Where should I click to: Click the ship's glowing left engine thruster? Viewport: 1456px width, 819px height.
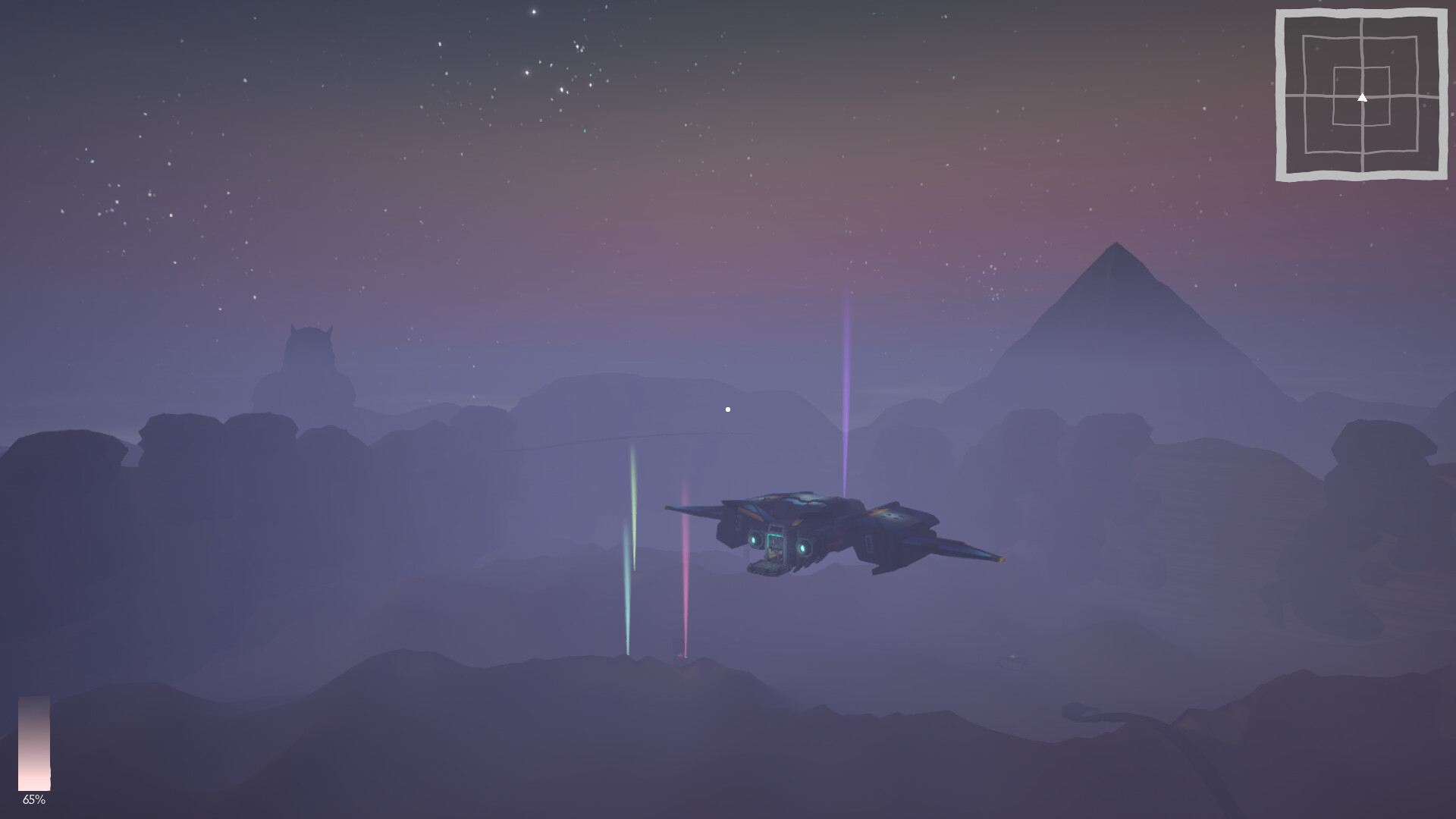(x=755, y=540)
